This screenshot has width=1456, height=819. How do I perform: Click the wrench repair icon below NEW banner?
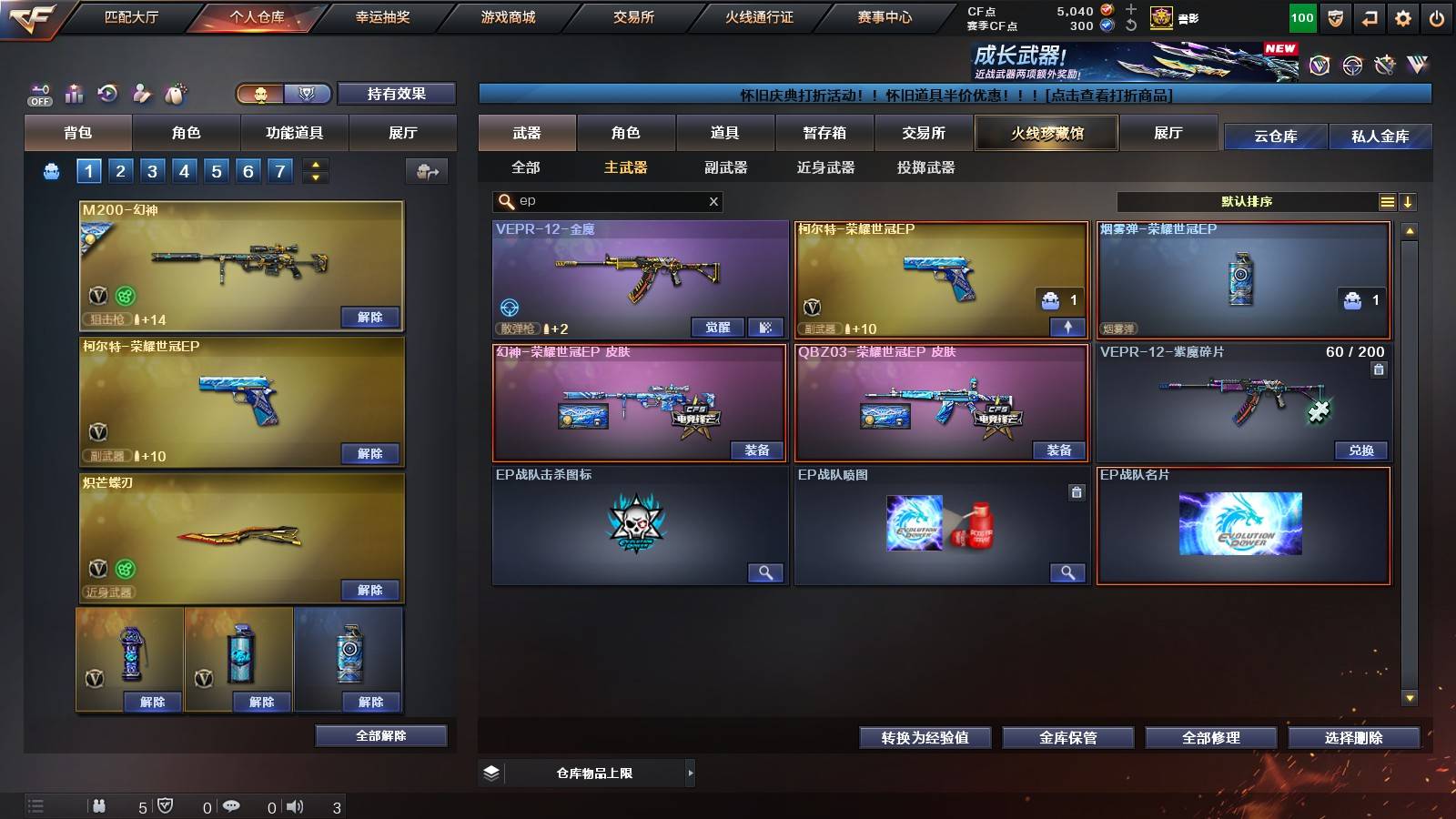click(x=1386, y=65)
